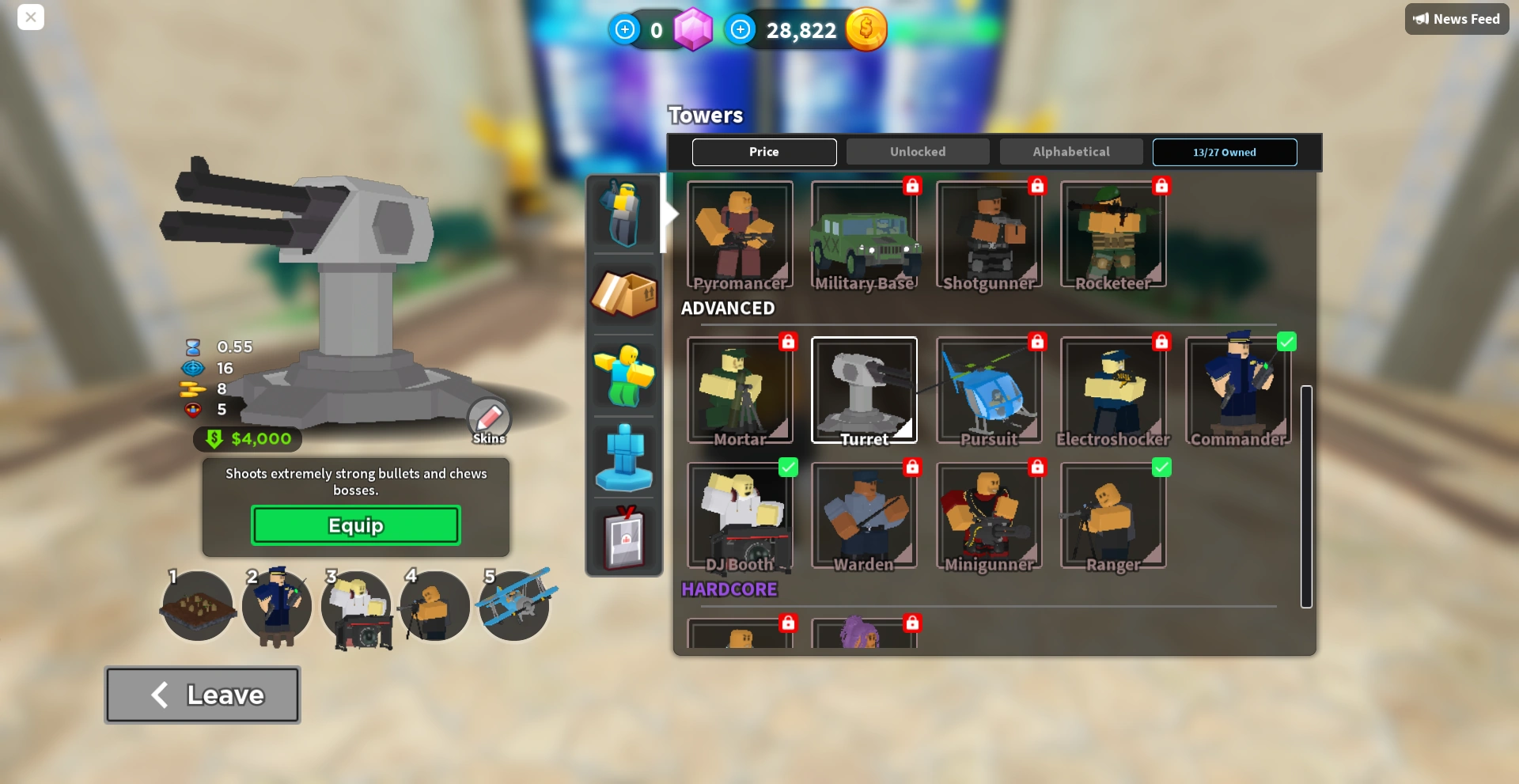Click the lock icon on the Warden tower
This screenshot has width=1519, height=784.
(x=912, y=468)
